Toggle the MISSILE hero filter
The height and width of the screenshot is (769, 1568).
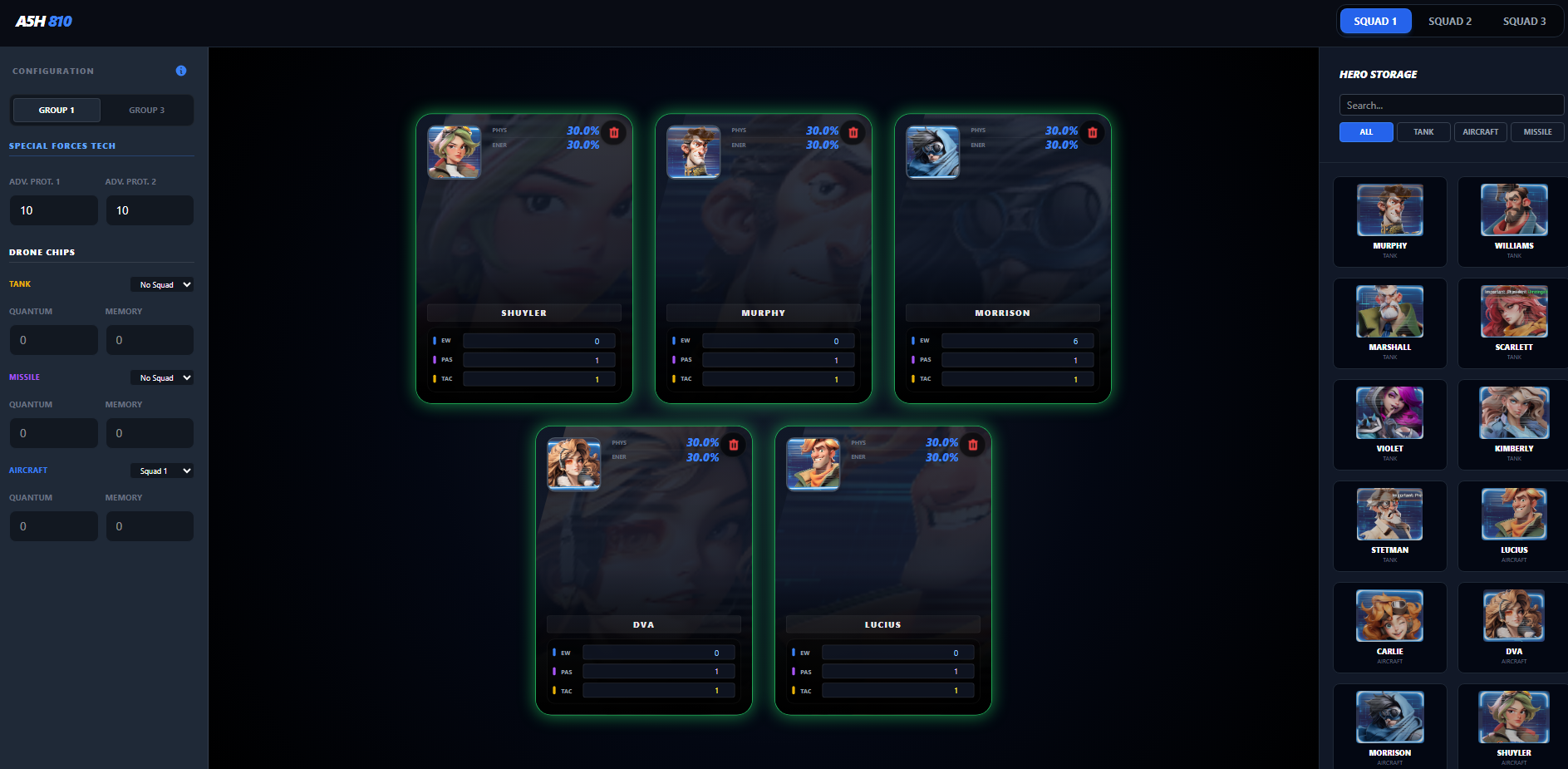click(1537, 131)
